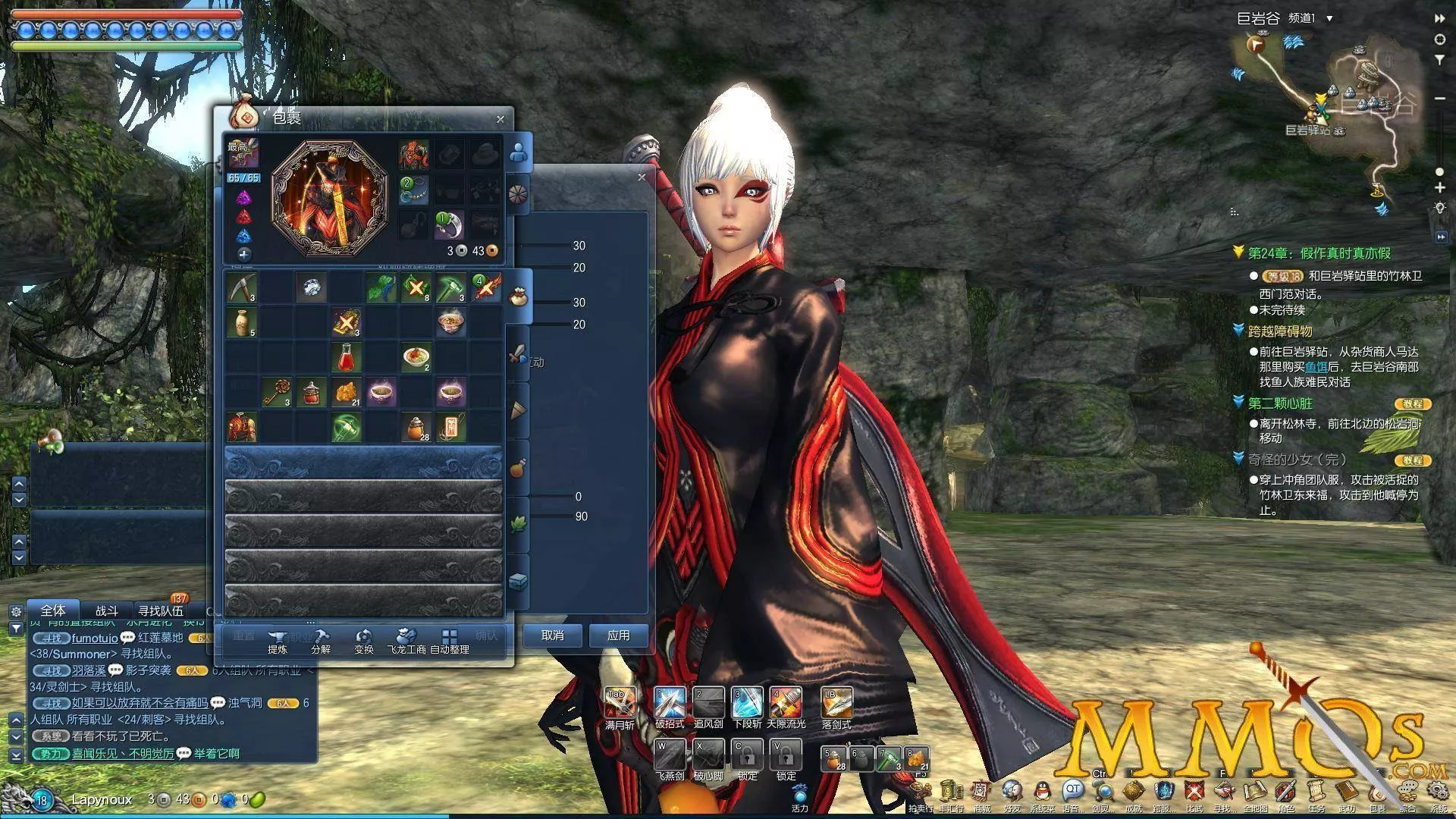This screenshot has height=819, width=1456.
Task: Select the pickaxe item in the bag
Action: tap(241, 287)
